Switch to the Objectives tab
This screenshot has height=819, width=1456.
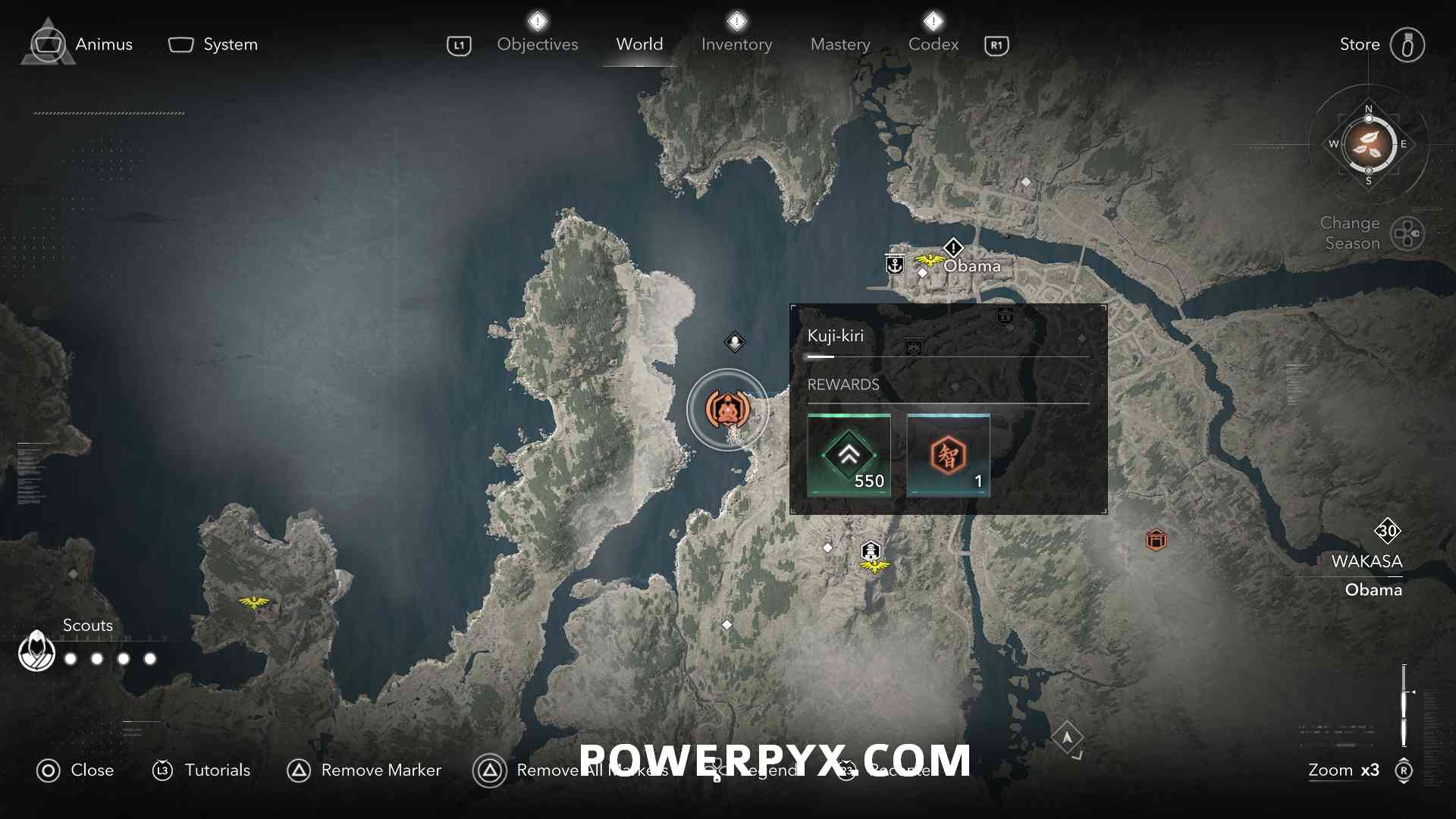click(x=537, y=45)
